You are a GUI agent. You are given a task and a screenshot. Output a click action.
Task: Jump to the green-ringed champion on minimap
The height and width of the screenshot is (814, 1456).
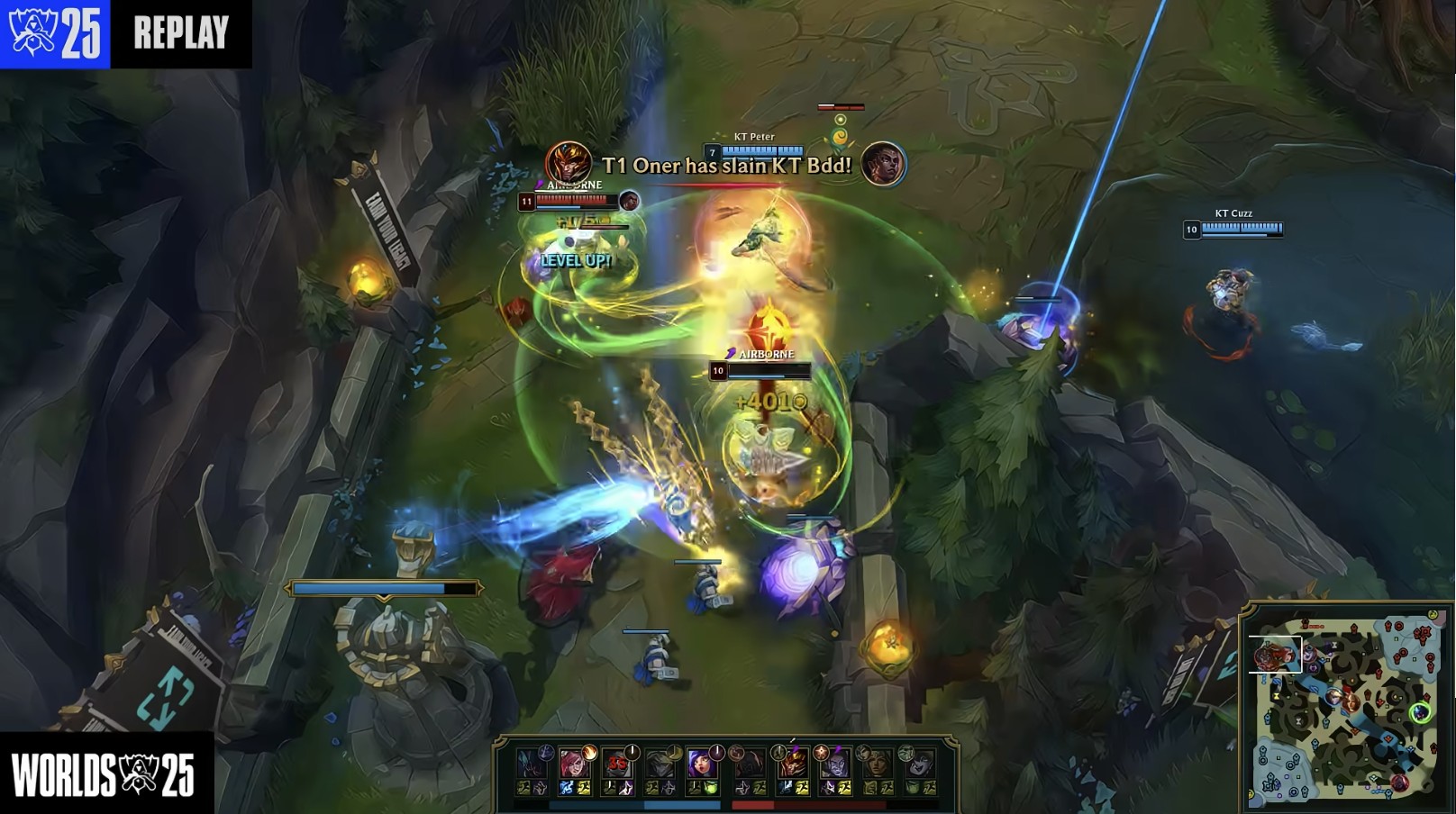point(1420,713)
